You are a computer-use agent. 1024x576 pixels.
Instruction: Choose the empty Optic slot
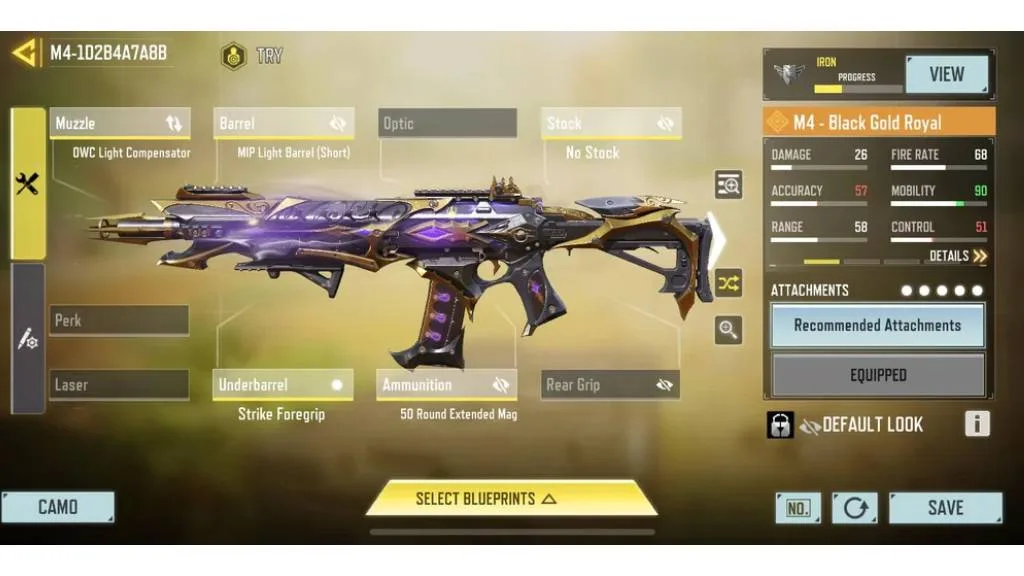(447, 124)
